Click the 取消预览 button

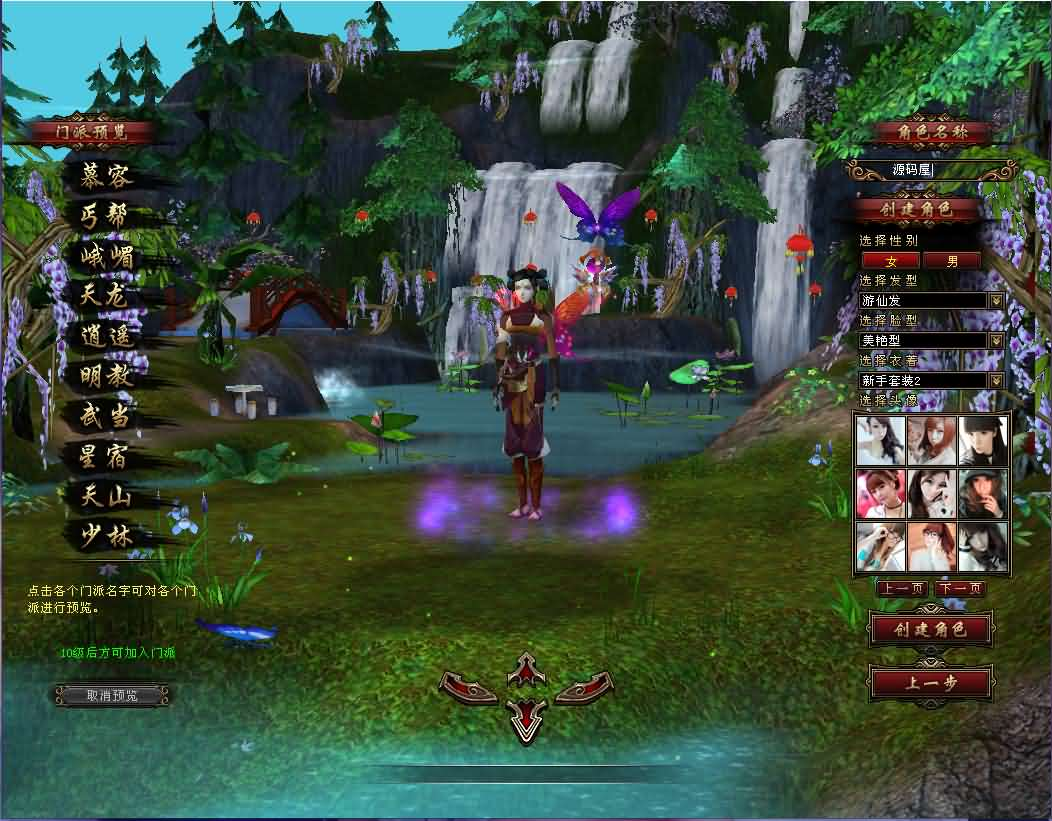[112, 695]
